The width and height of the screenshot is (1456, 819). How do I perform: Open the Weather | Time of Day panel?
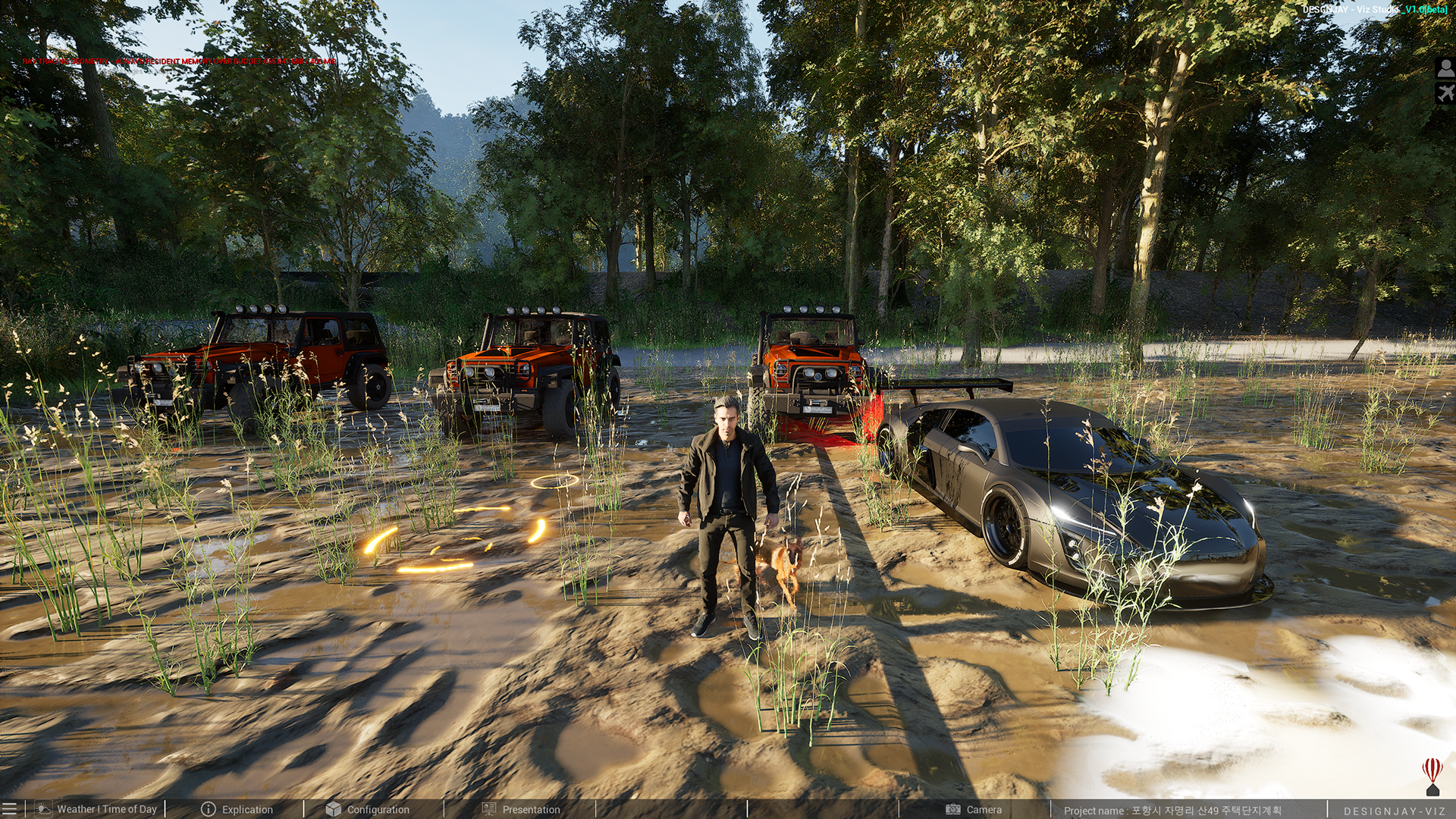coord(97,809)
